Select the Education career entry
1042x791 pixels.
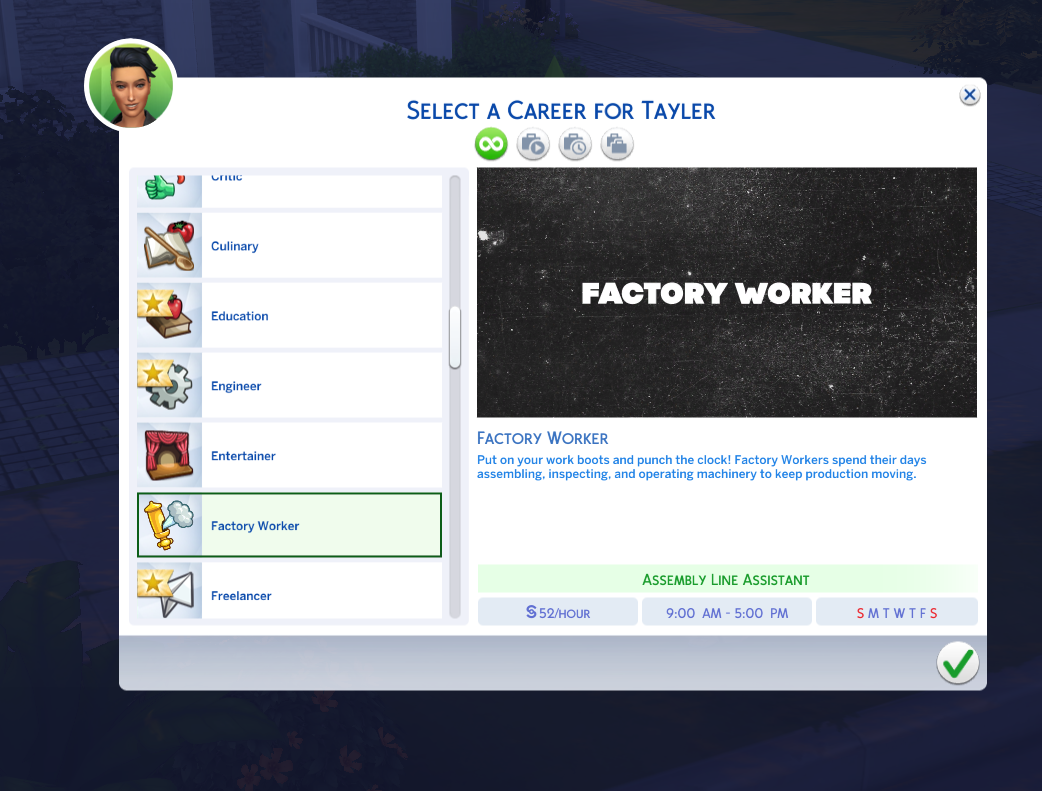[x=289, y=316]
